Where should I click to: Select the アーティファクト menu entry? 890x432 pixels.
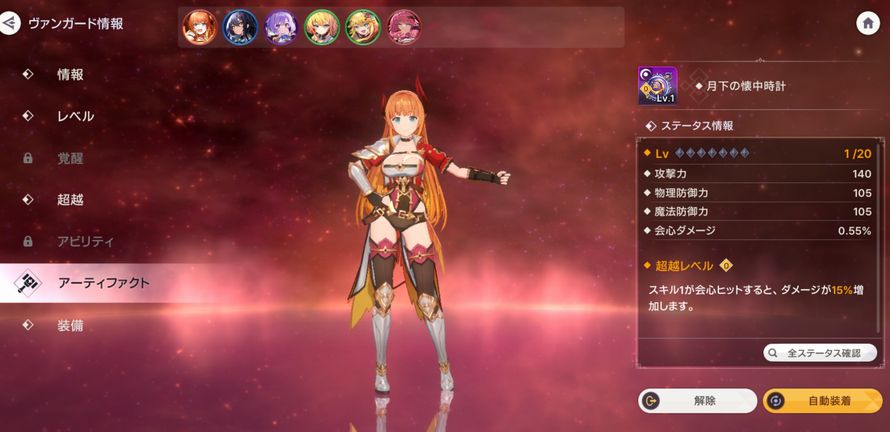tap(103, 284)
